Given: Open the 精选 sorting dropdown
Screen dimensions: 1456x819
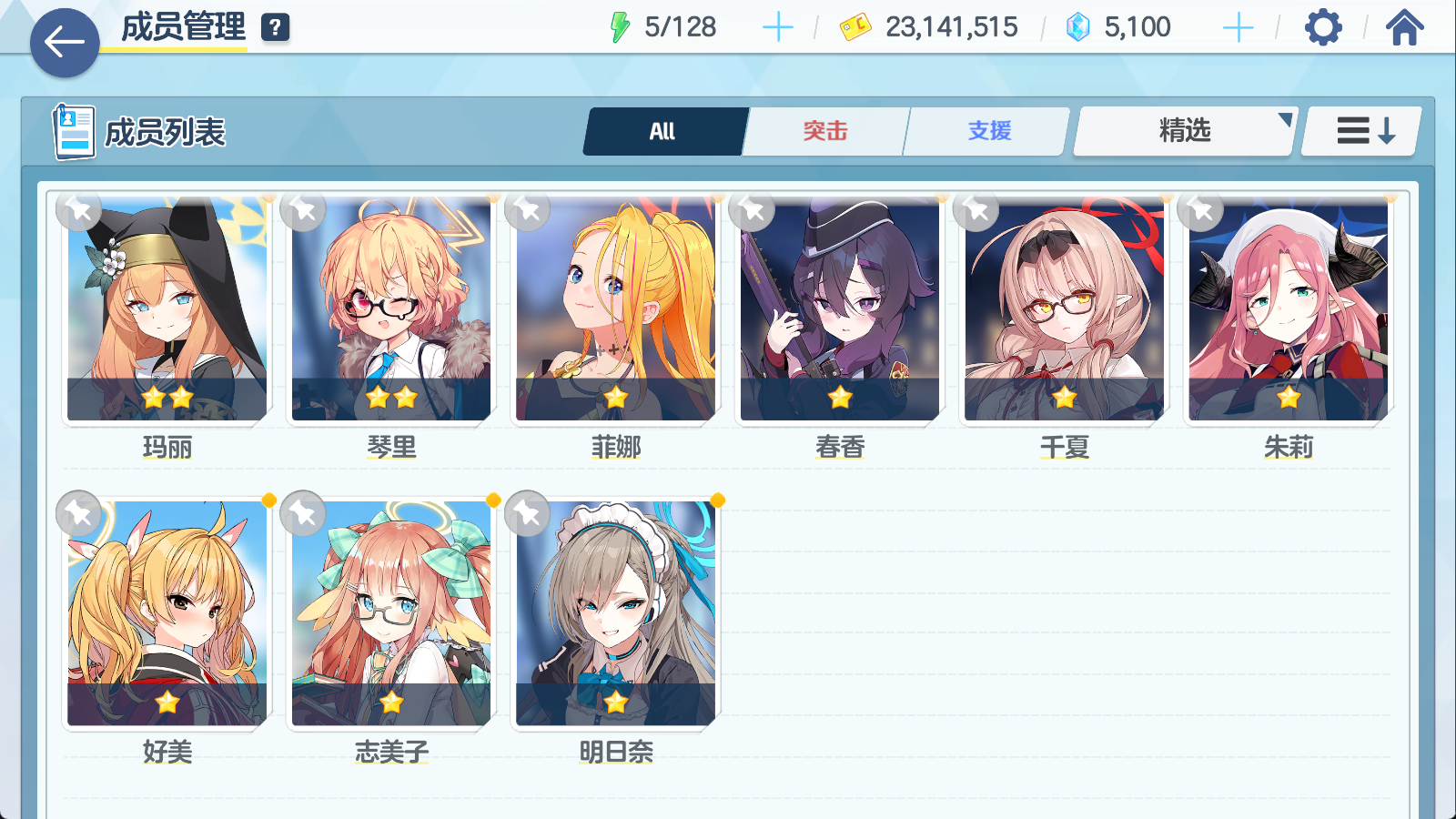Looking at the screenshot, I should coord(1183,130).
